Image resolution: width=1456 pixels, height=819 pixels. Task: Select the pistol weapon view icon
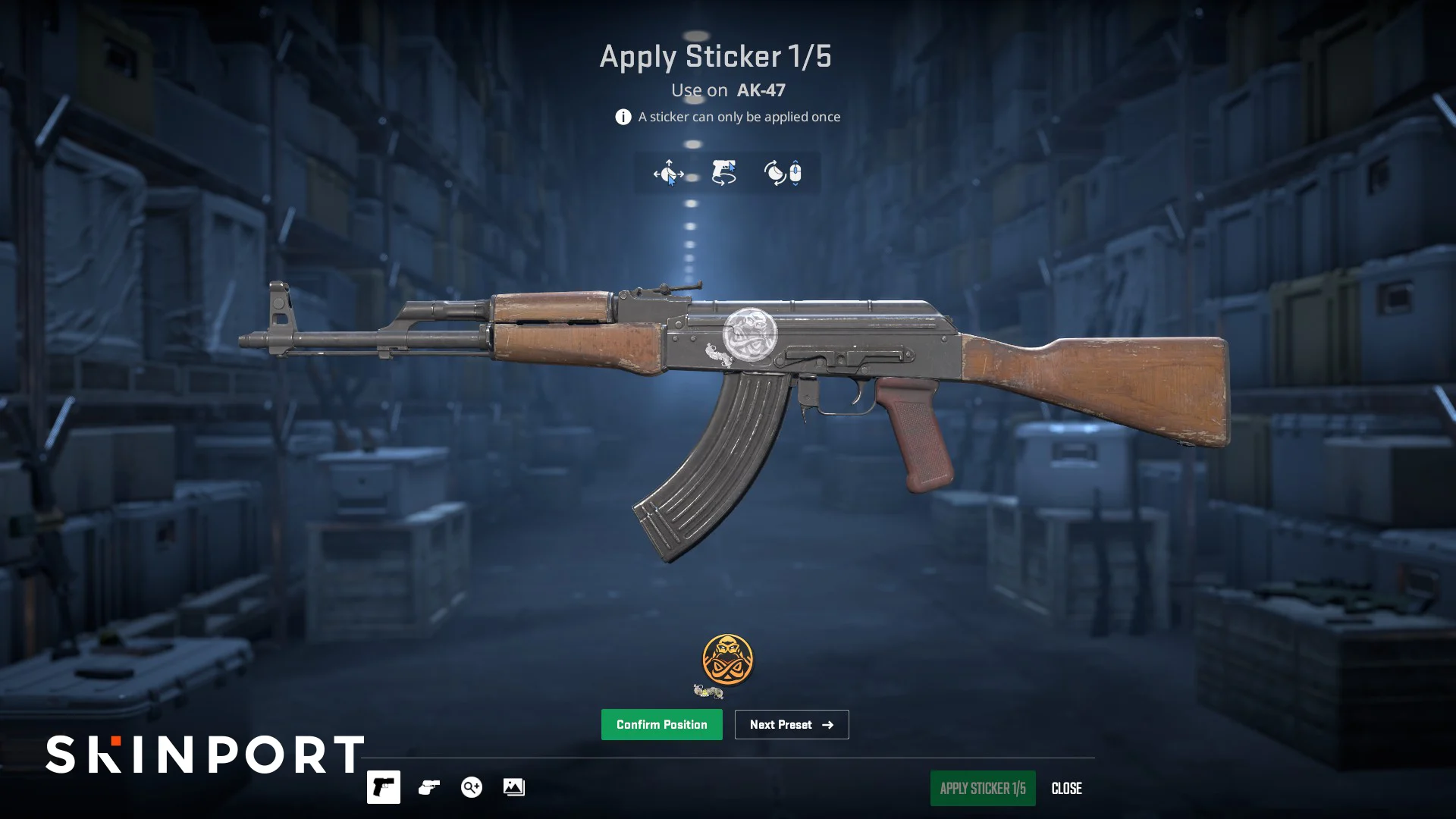384,787
